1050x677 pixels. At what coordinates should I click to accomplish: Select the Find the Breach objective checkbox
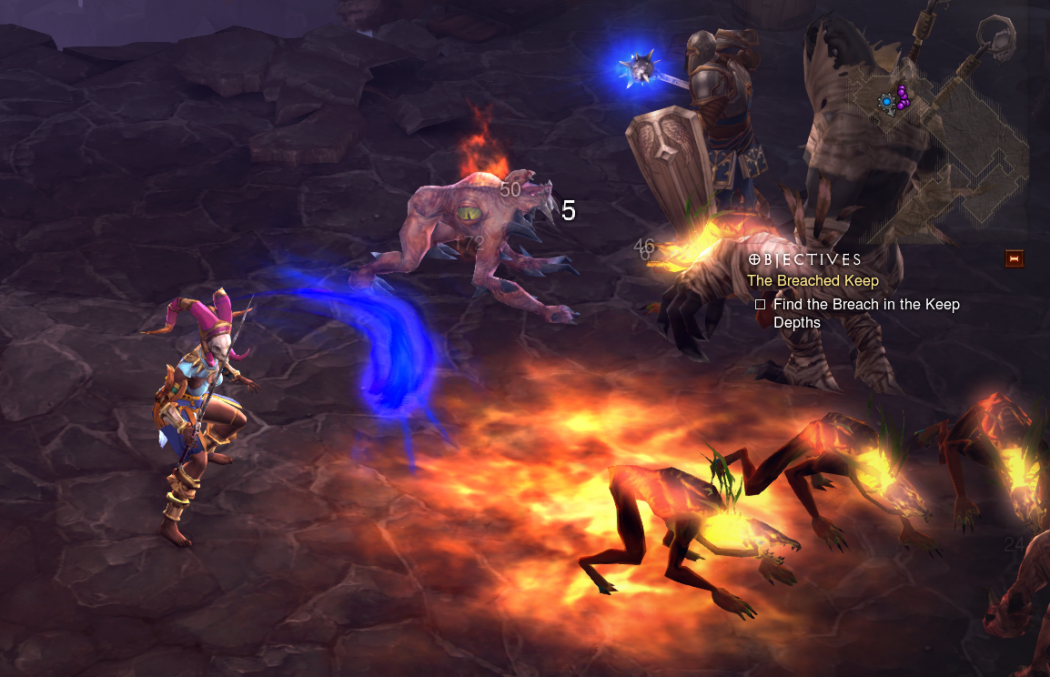[760, 305]
